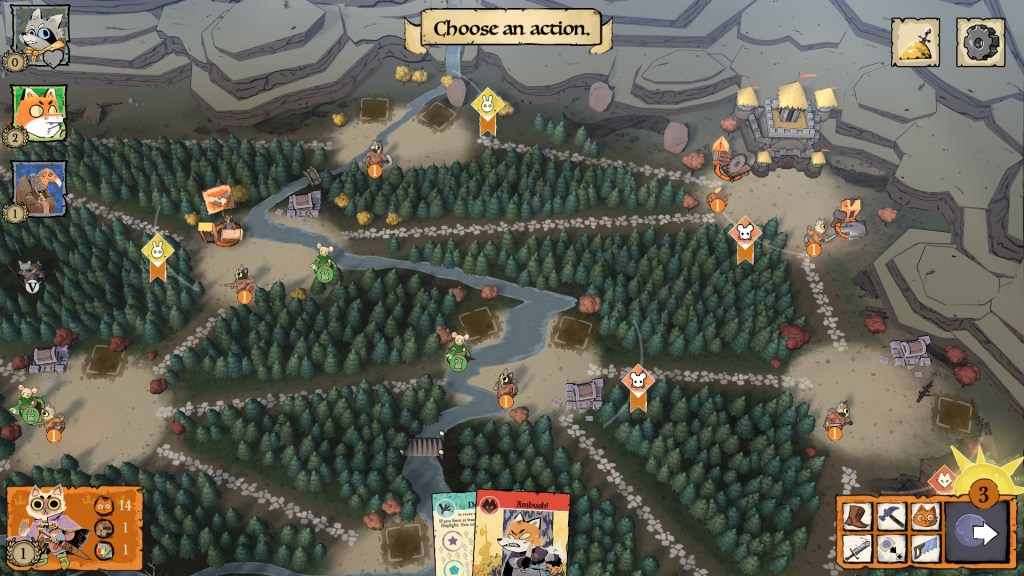This screenshot has height=576, width=1024.
Task: Choose the march action icon with arrows
Action: [x=894, y=547]
